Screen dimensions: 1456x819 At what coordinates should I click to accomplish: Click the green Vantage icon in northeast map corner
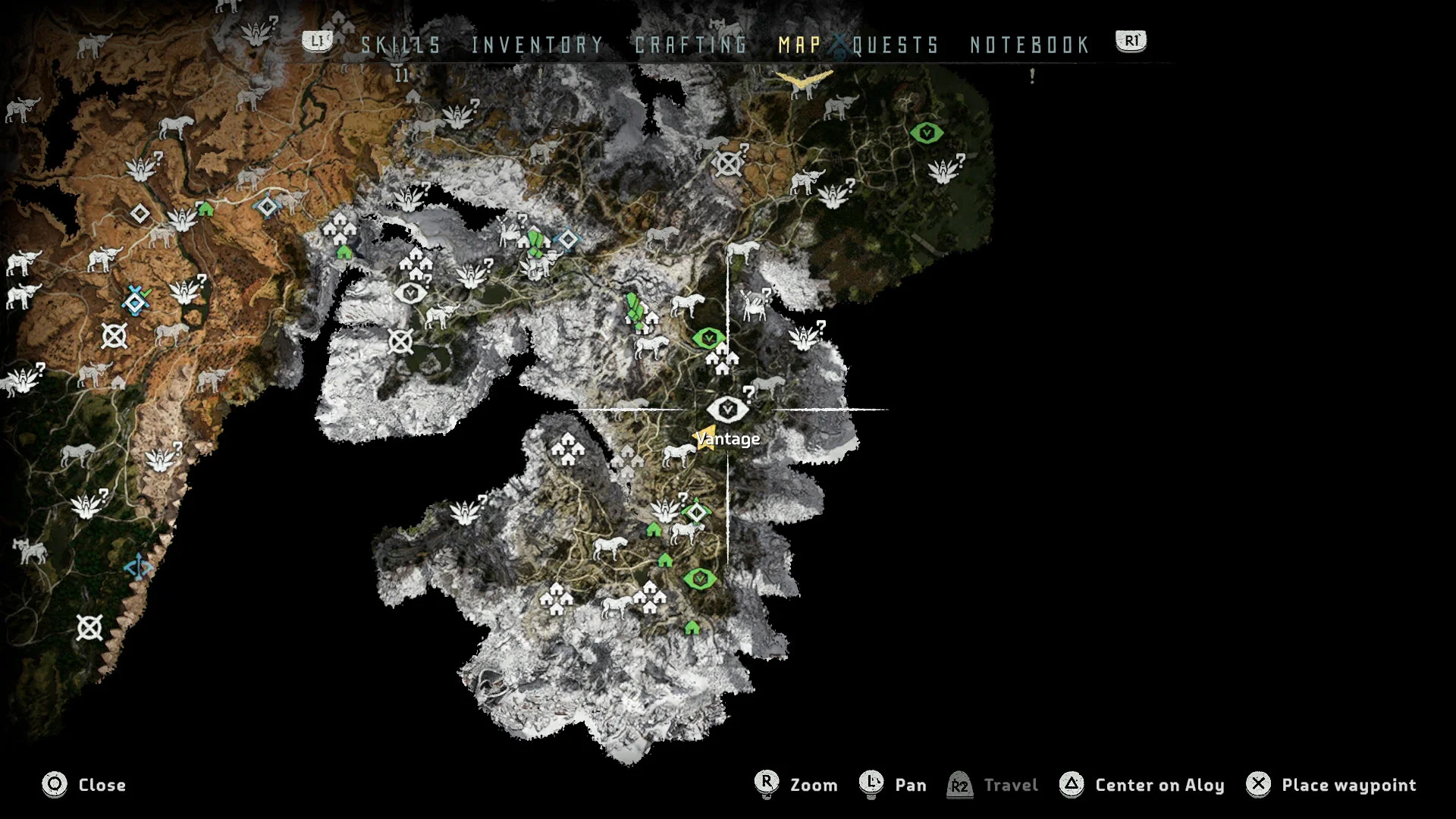[x=927, y=132]
